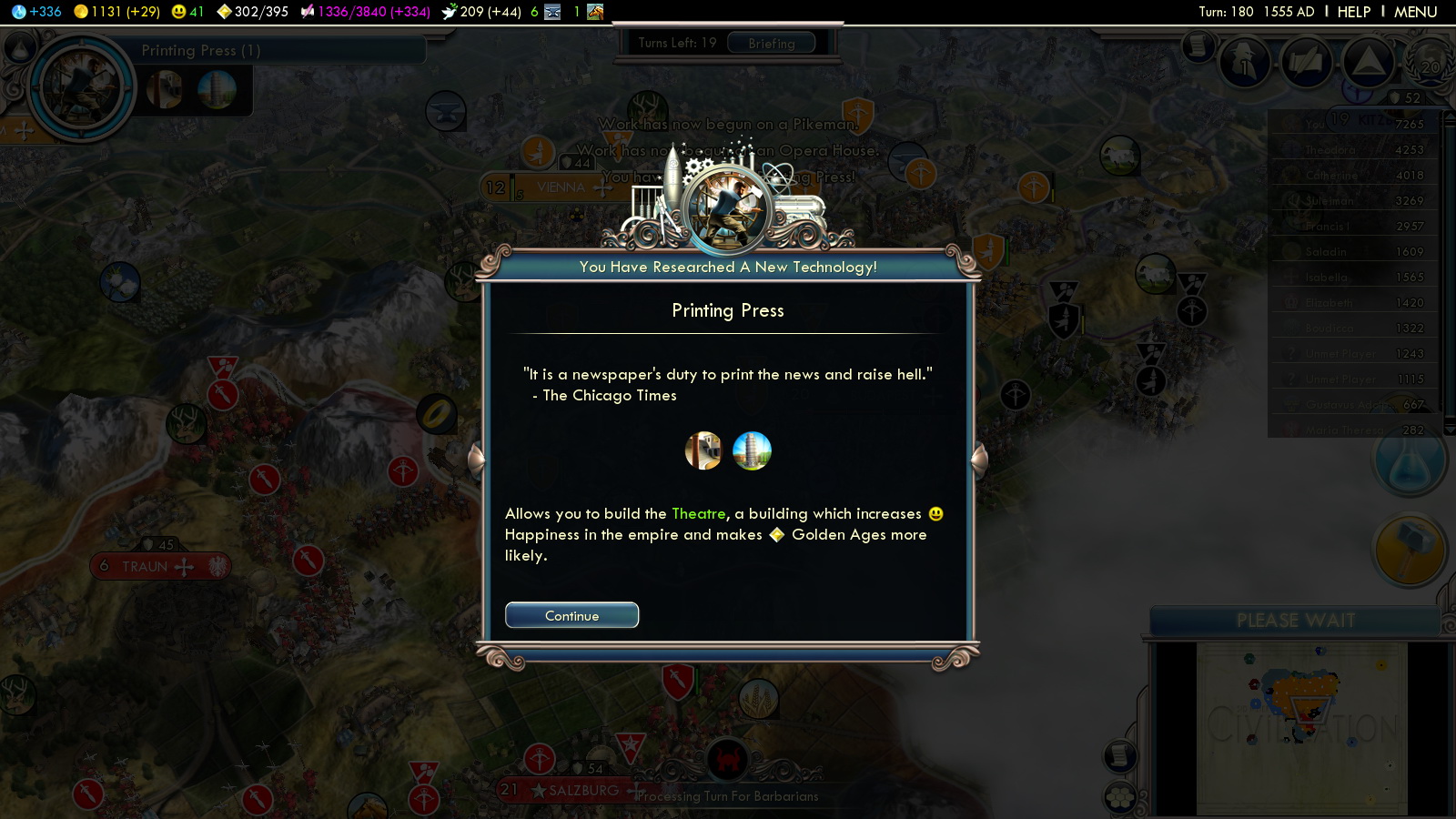This screenshot has height=819, width=1456.
Task: Show the previous technology popup with left arrow
Action: tap(476, 460)
